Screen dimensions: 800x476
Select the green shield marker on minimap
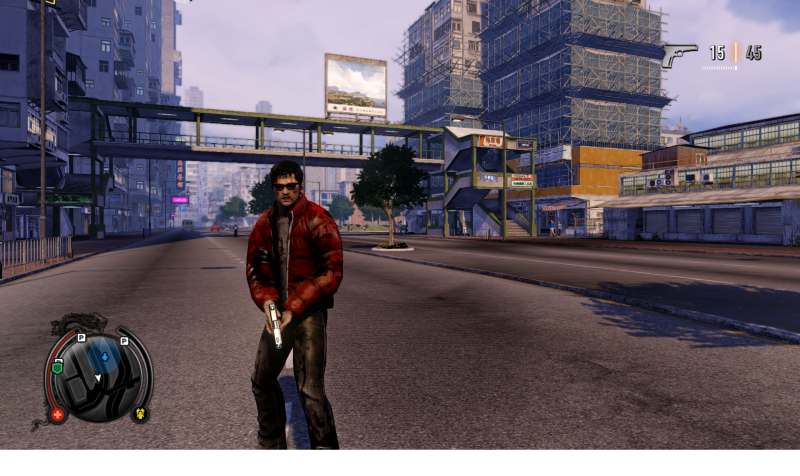57,367
